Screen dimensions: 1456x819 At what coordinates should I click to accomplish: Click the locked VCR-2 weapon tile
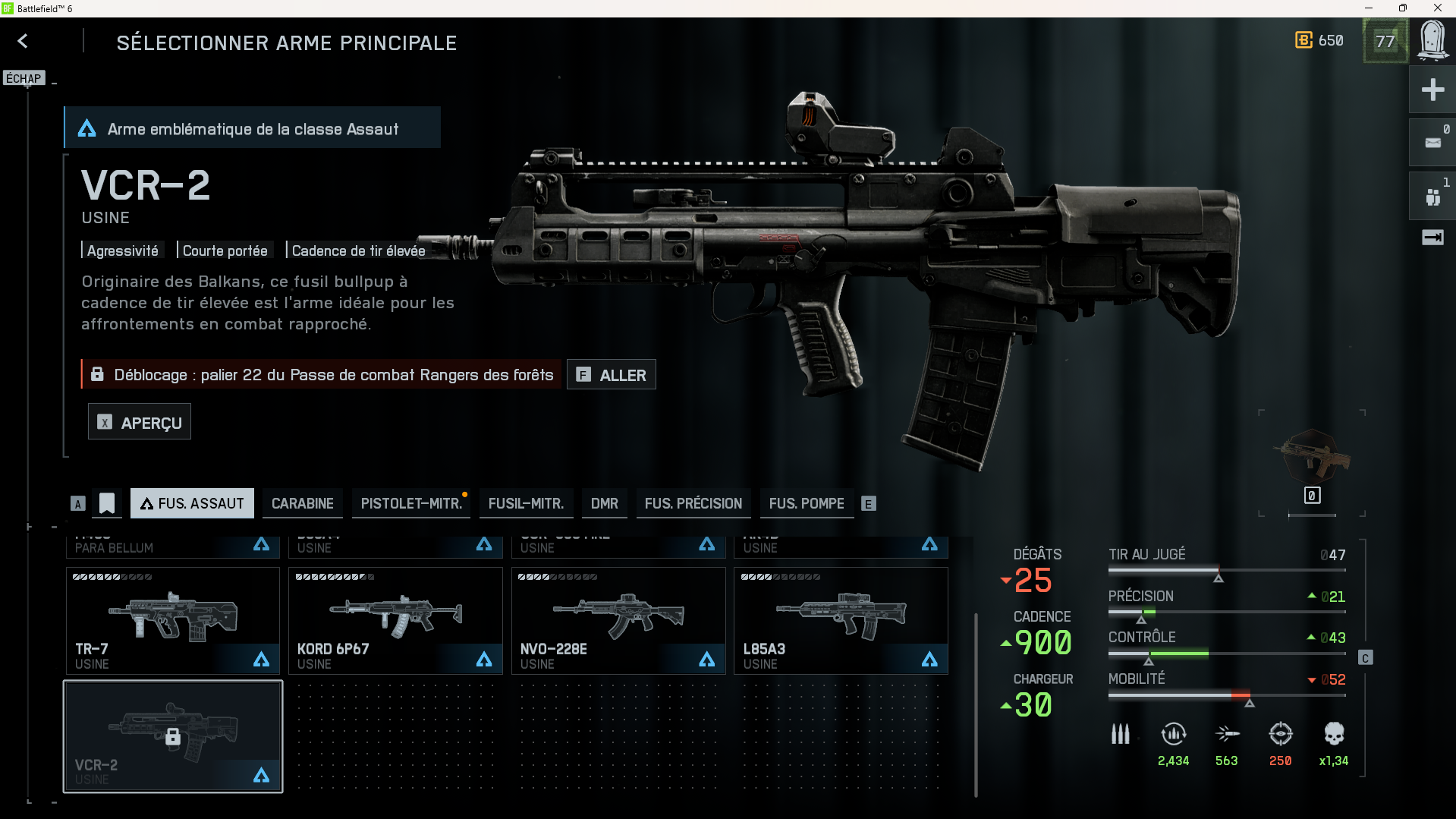(x=173, y=736)
